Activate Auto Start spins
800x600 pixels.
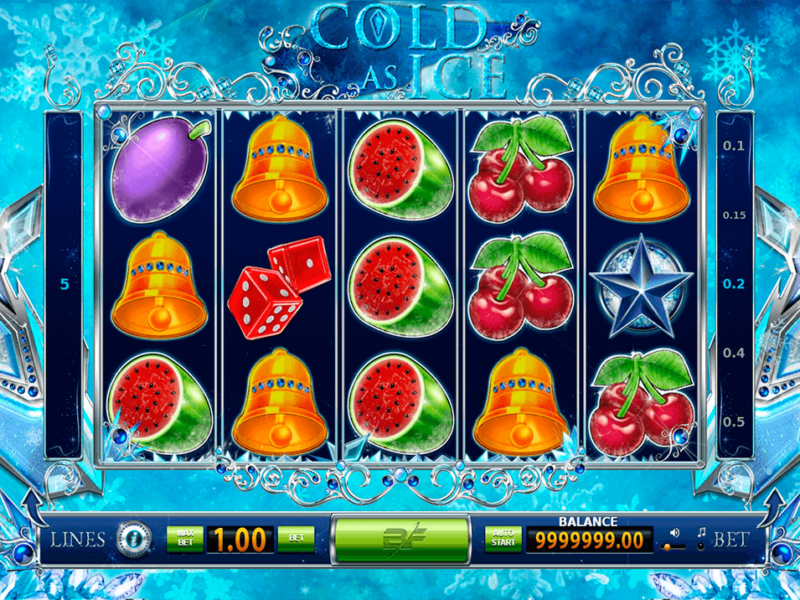[x=504, y=539]
